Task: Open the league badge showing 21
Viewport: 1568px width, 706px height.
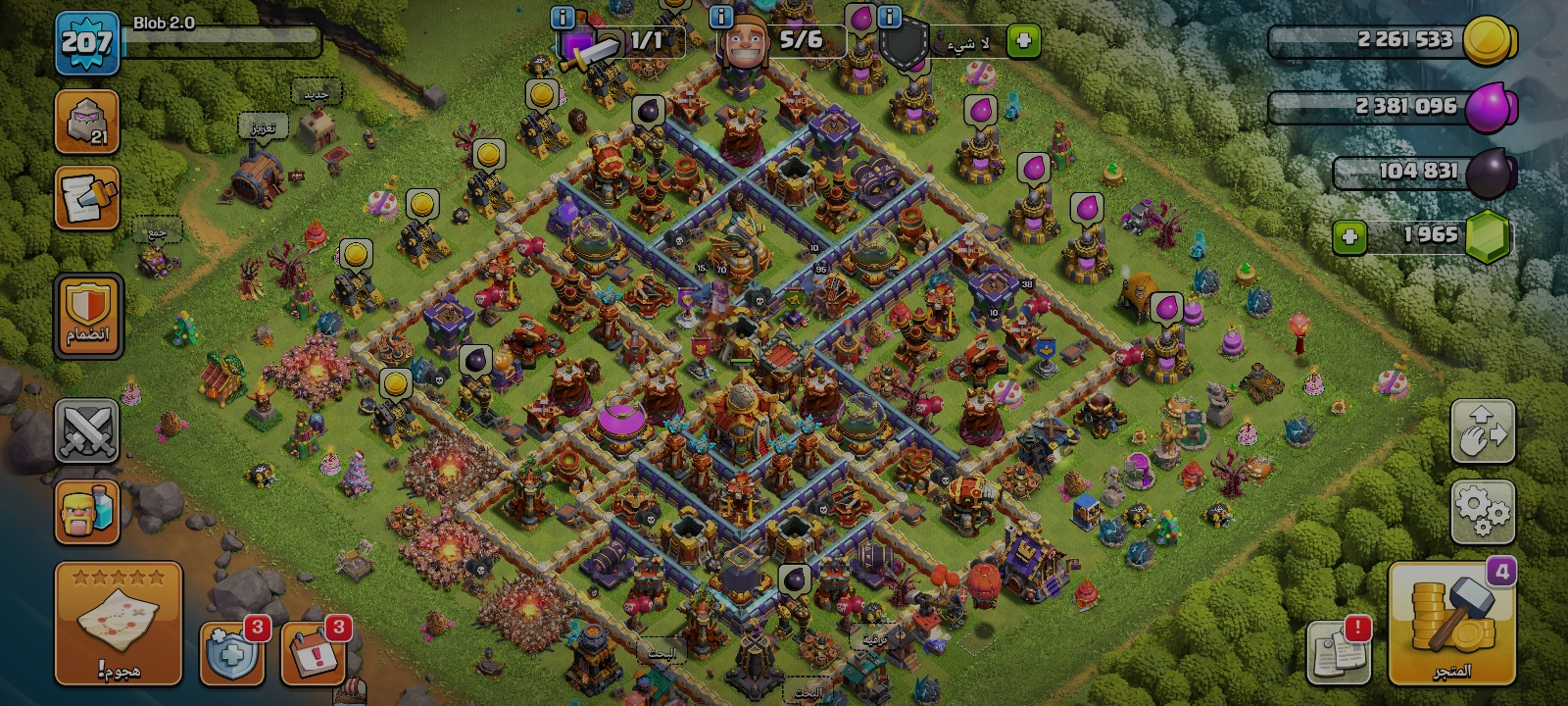Action: coord(87,123)
